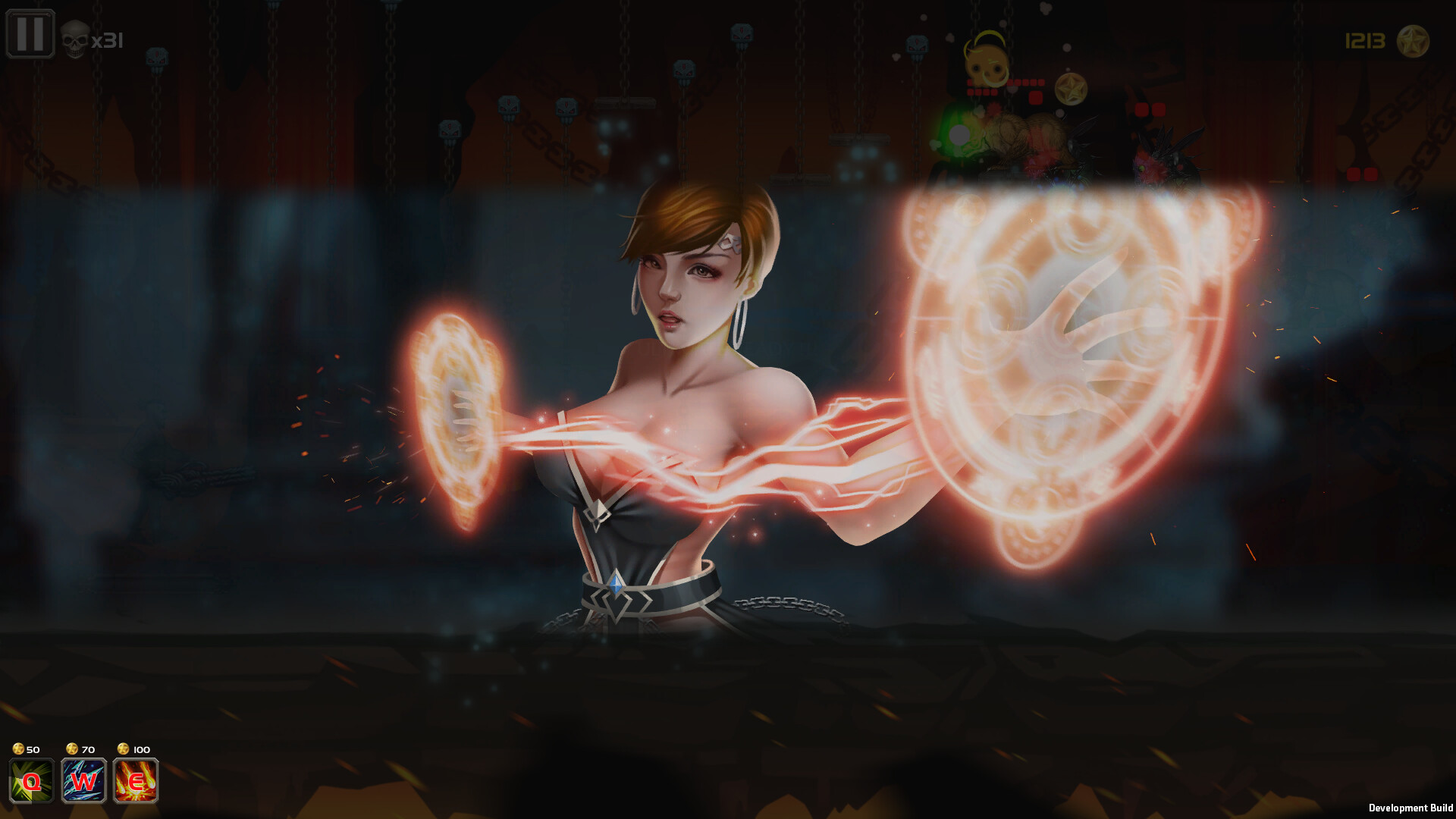This screenshot has height=819, width=1456.
Task: Click the coin icon showing 100 above E
Action: coord(123,749)
